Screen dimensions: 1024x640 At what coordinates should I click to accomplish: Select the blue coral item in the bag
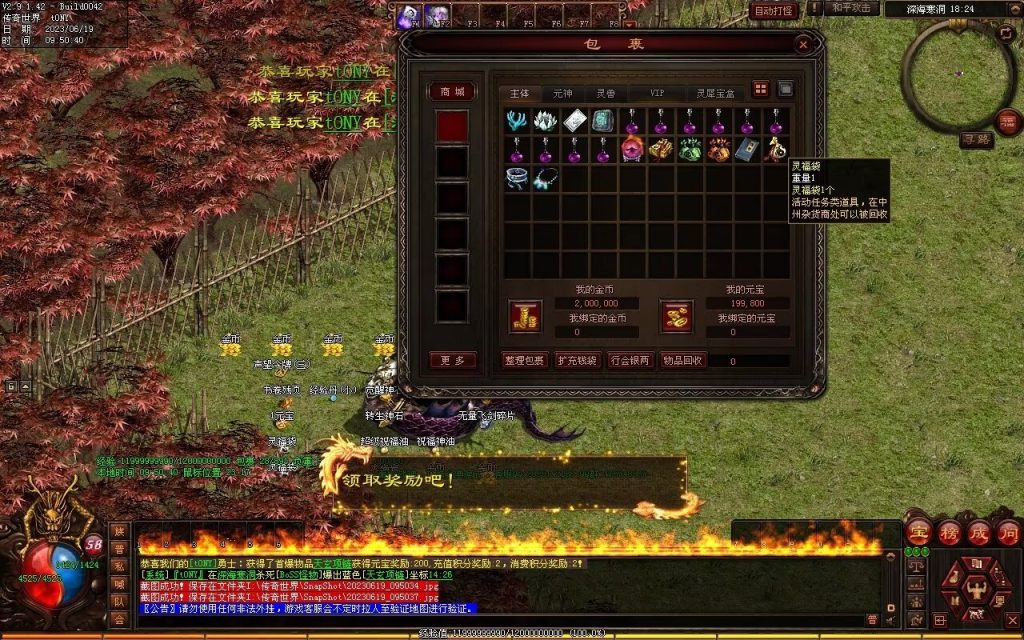point(517,122)
